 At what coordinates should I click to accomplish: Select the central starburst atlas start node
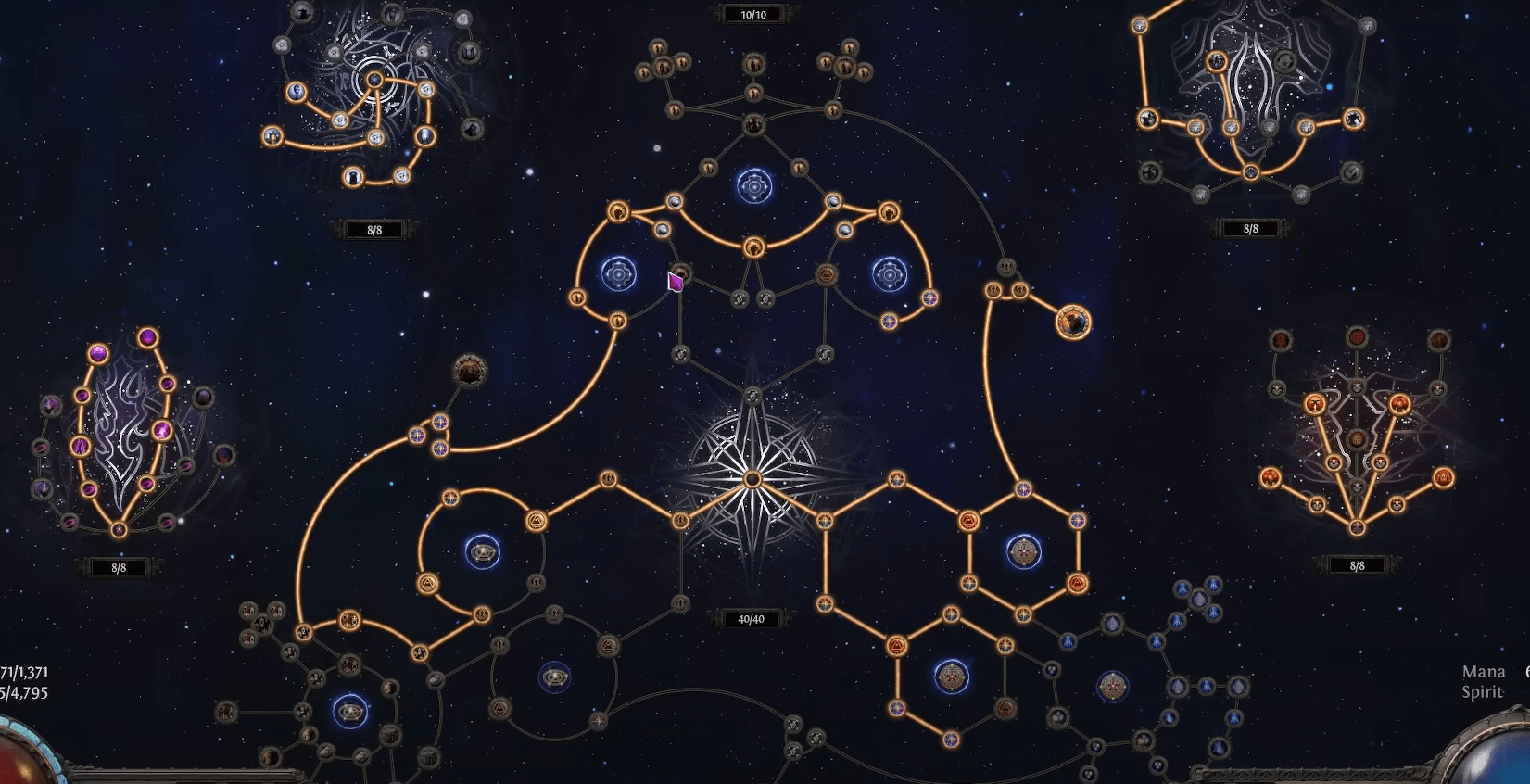(752, 479)
